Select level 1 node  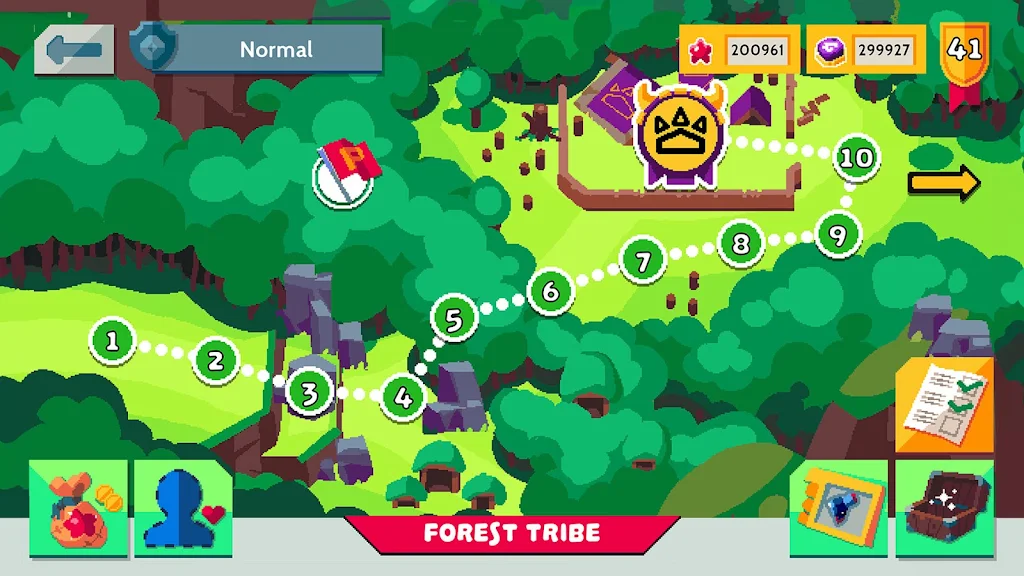[x=112, y=341]
